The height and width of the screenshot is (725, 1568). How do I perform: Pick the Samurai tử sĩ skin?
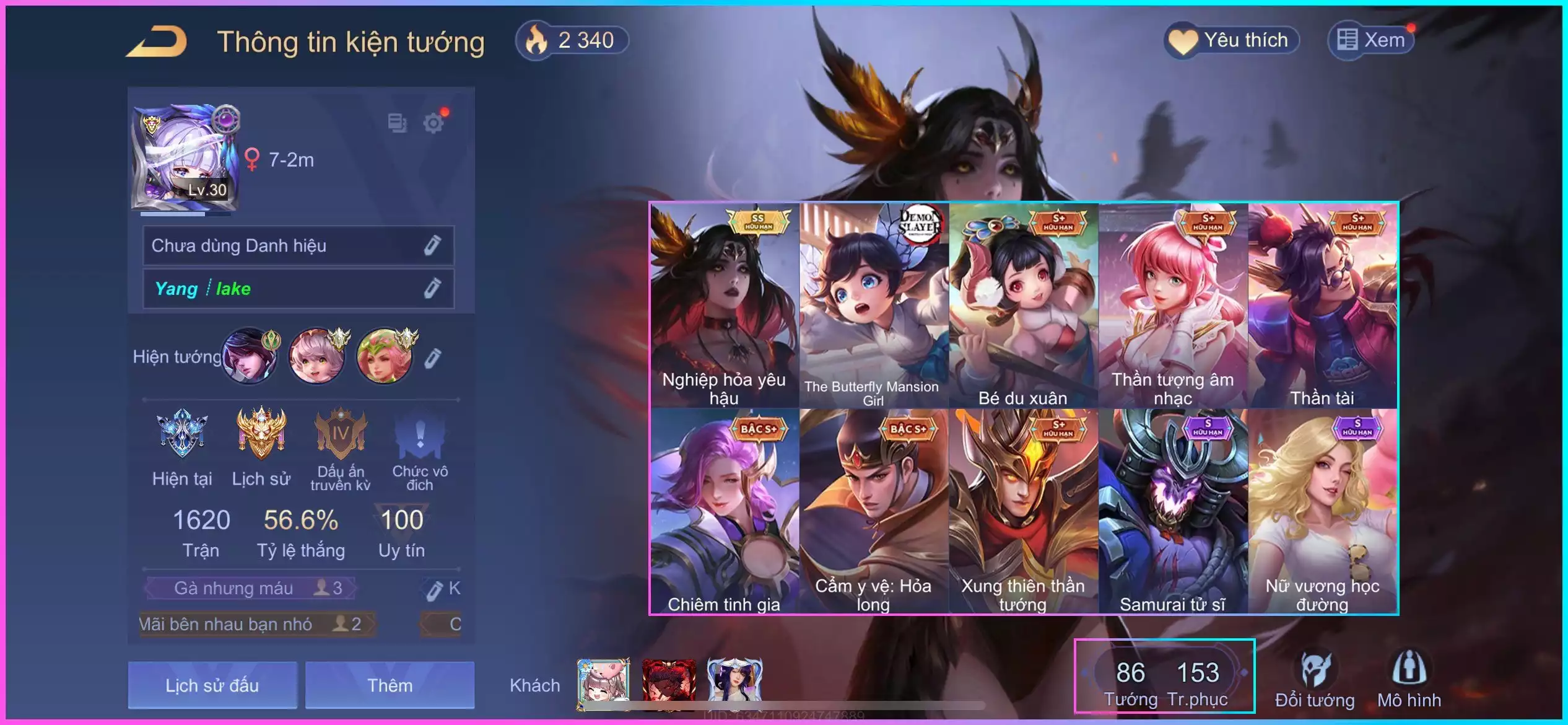coord(1172,511)
